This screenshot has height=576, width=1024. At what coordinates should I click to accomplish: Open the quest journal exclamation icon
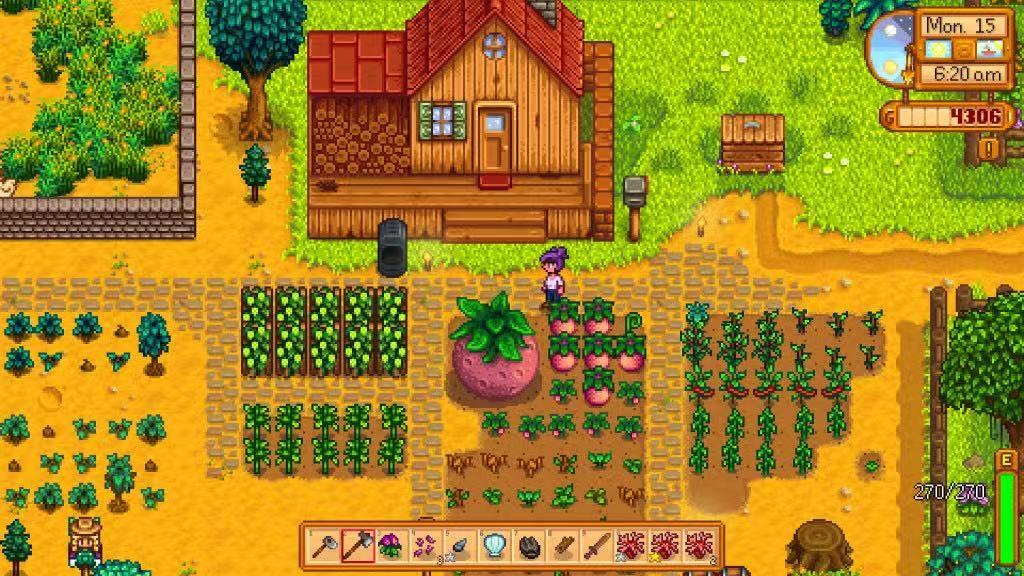(x=989, y=149)
